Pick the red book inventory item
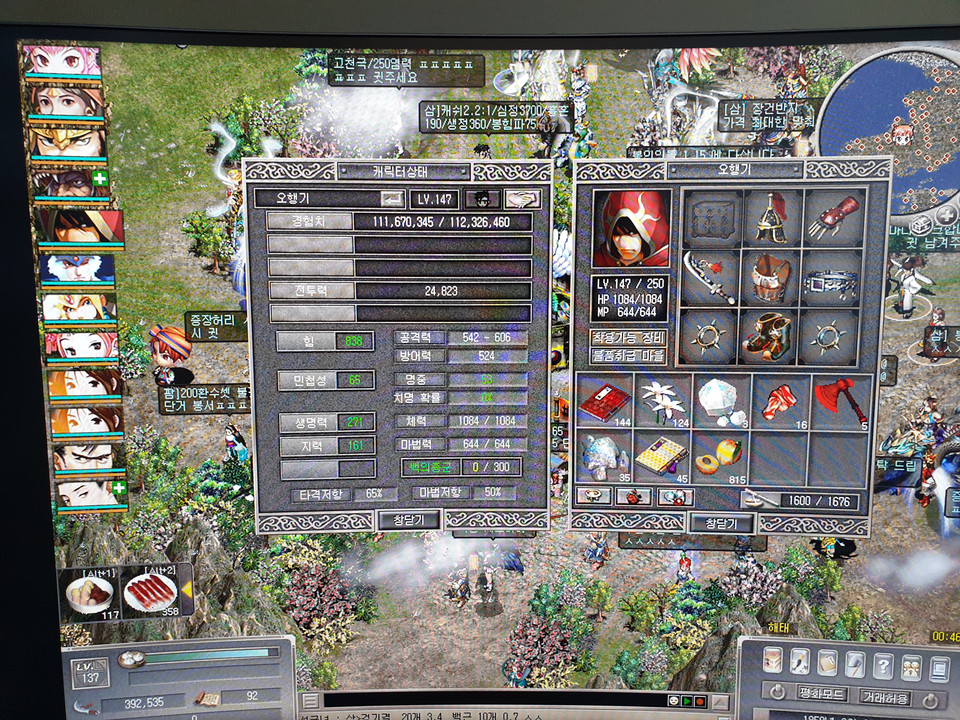Screen dimensions: 960x720 (x=604, y=402)
